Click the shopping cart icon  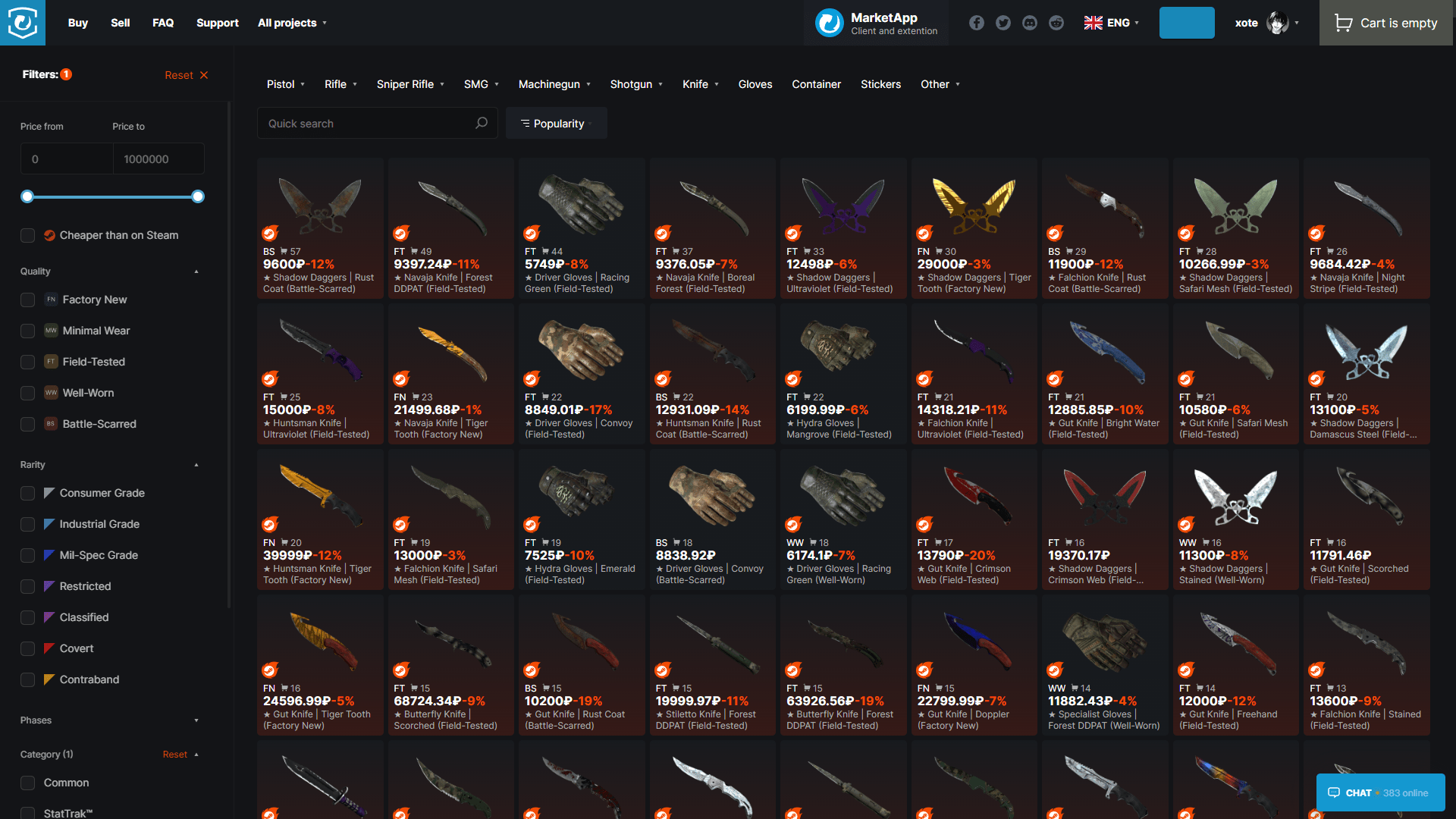[1343, 23]
